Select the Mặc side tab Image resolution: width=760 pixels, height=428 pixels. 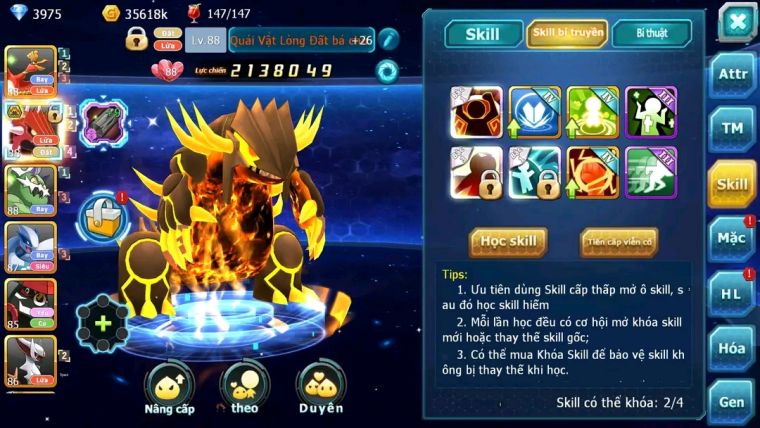point(731,238)
